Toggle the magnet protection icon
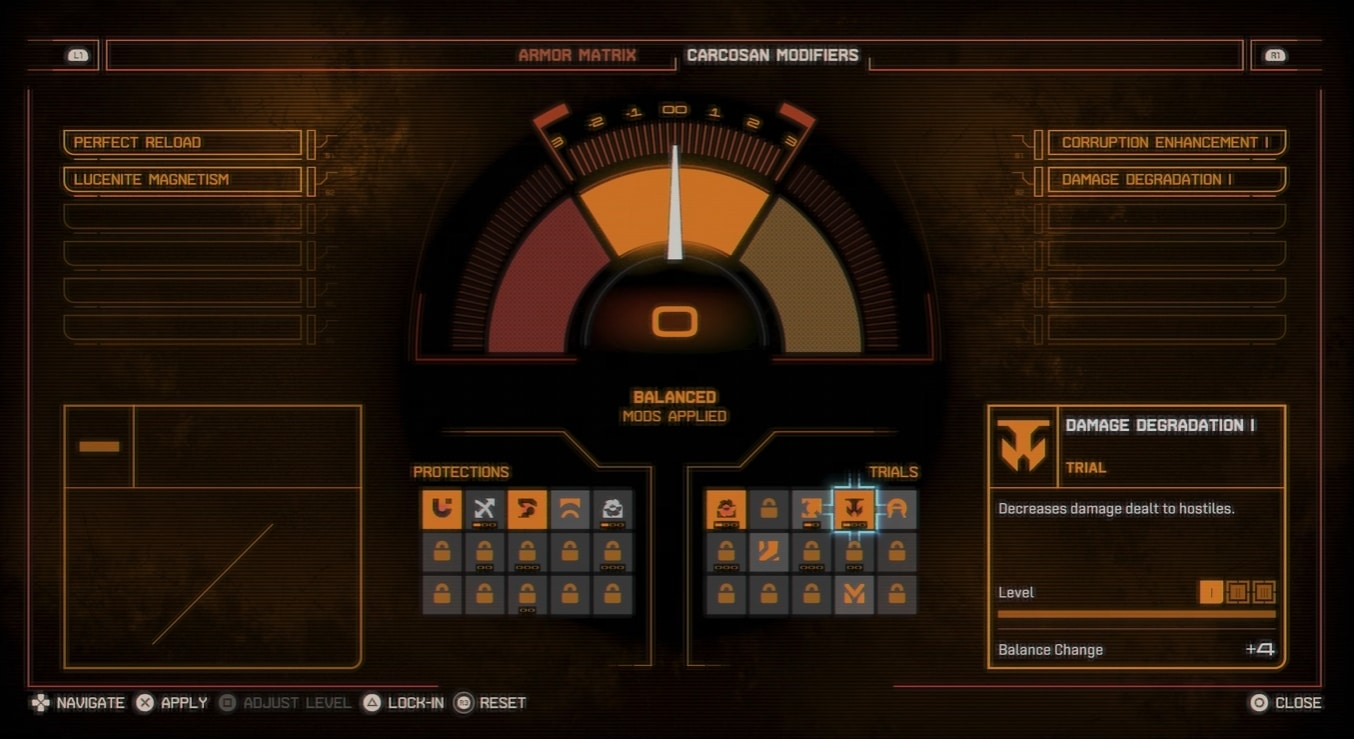 [x=441, y=509]
